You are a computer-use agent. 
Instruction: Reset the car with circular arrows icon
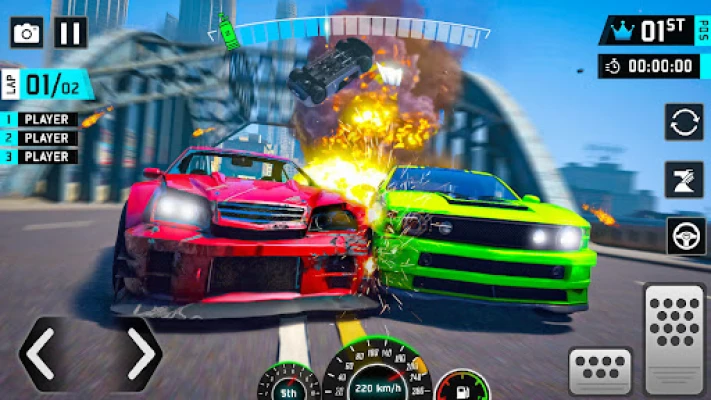(x=684, y=122)
